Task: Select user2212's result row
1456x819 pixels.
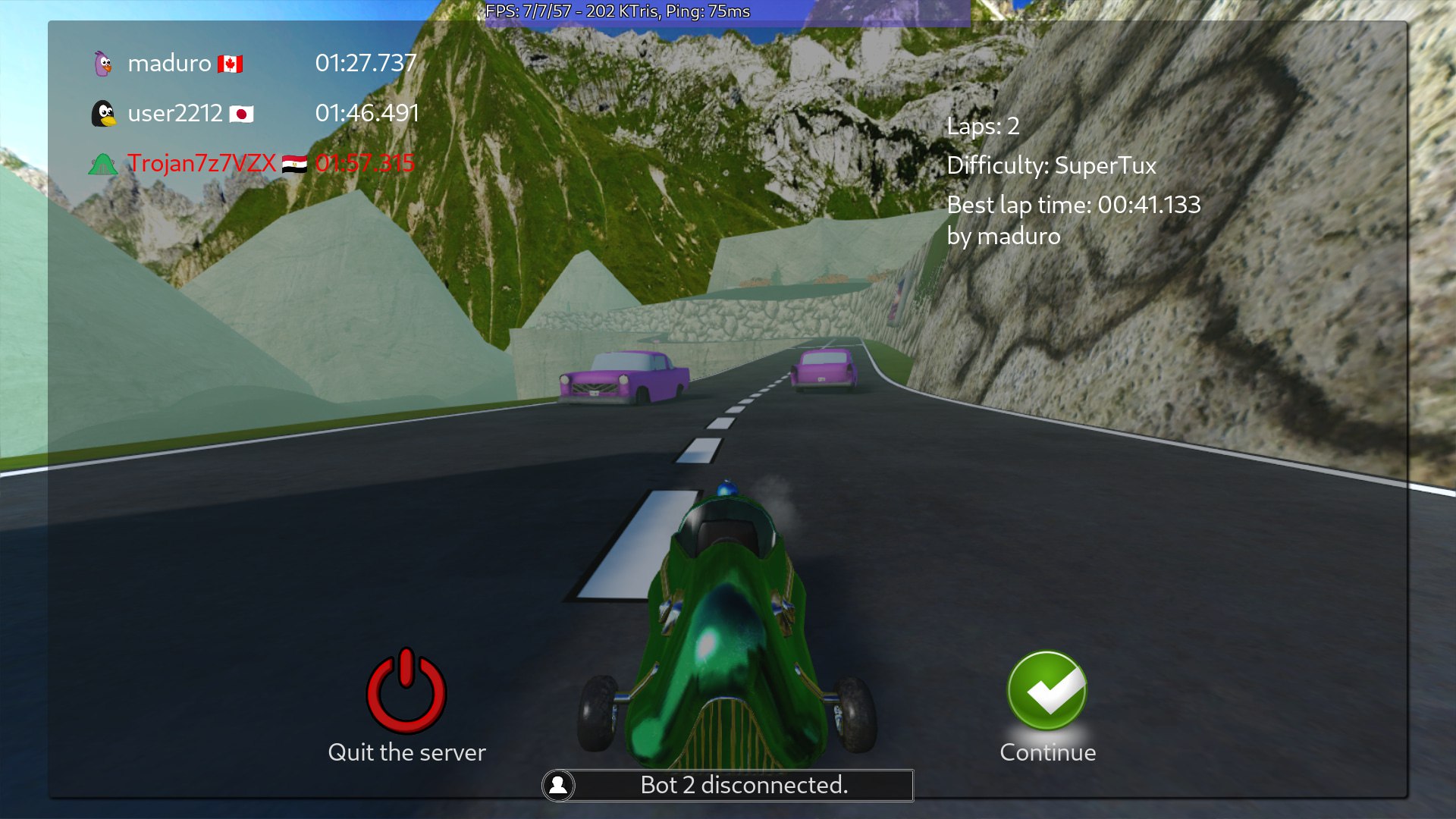Action: 253,114
